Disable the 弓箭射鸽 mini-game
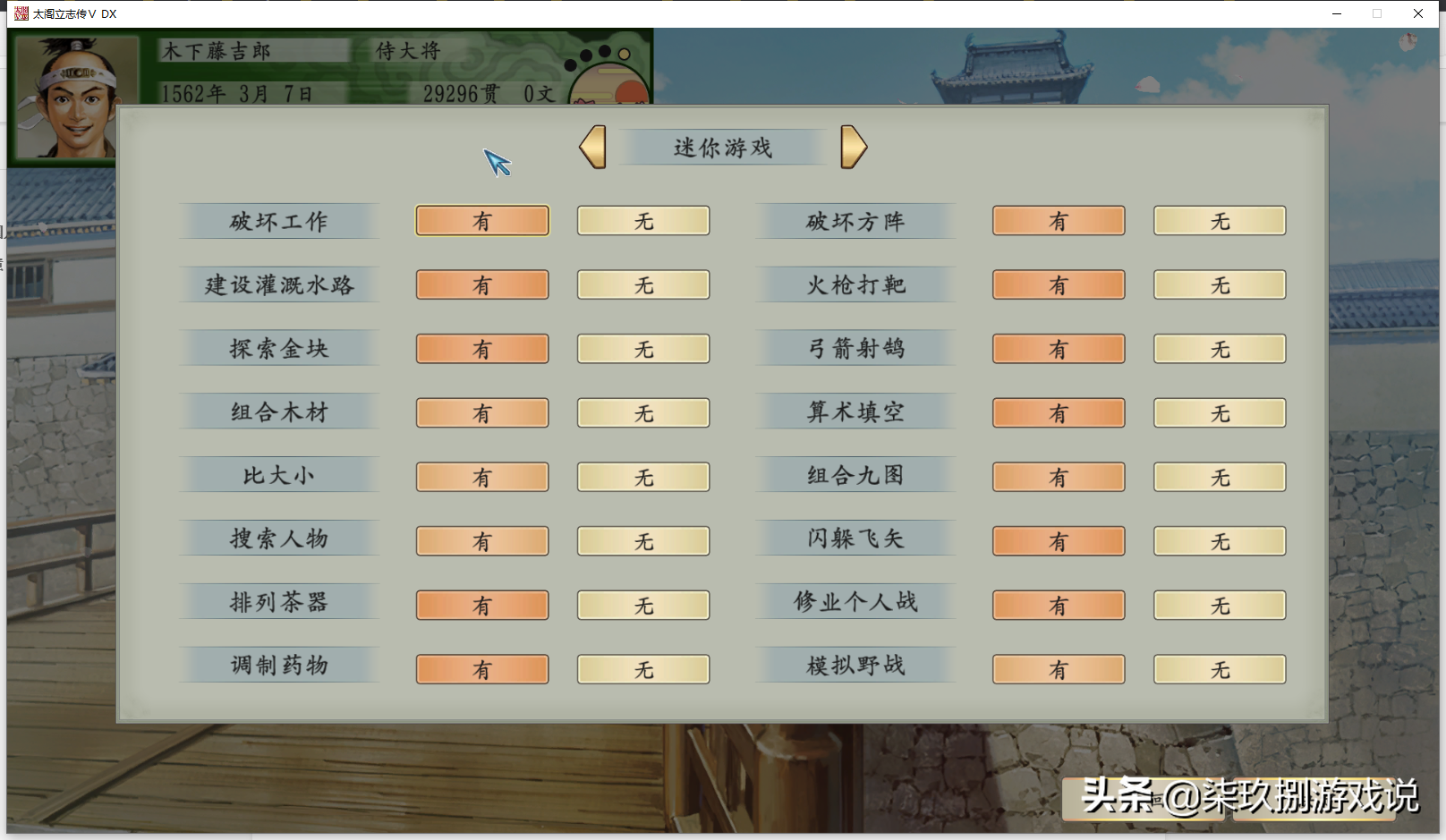 pyautogui.click(x=1219, y=348)
